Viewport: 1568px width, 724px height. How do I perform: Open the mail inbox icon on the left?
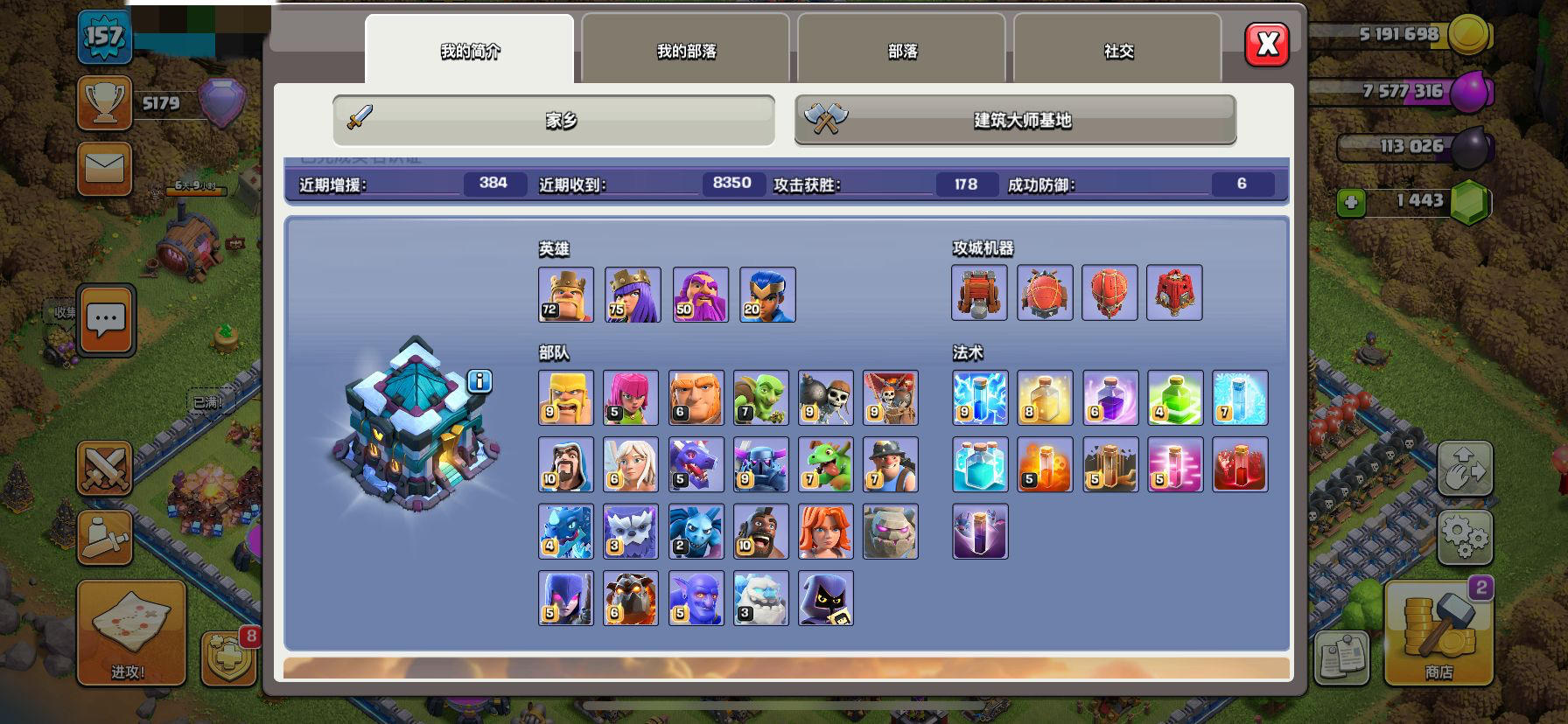click(x=104, y=168)
